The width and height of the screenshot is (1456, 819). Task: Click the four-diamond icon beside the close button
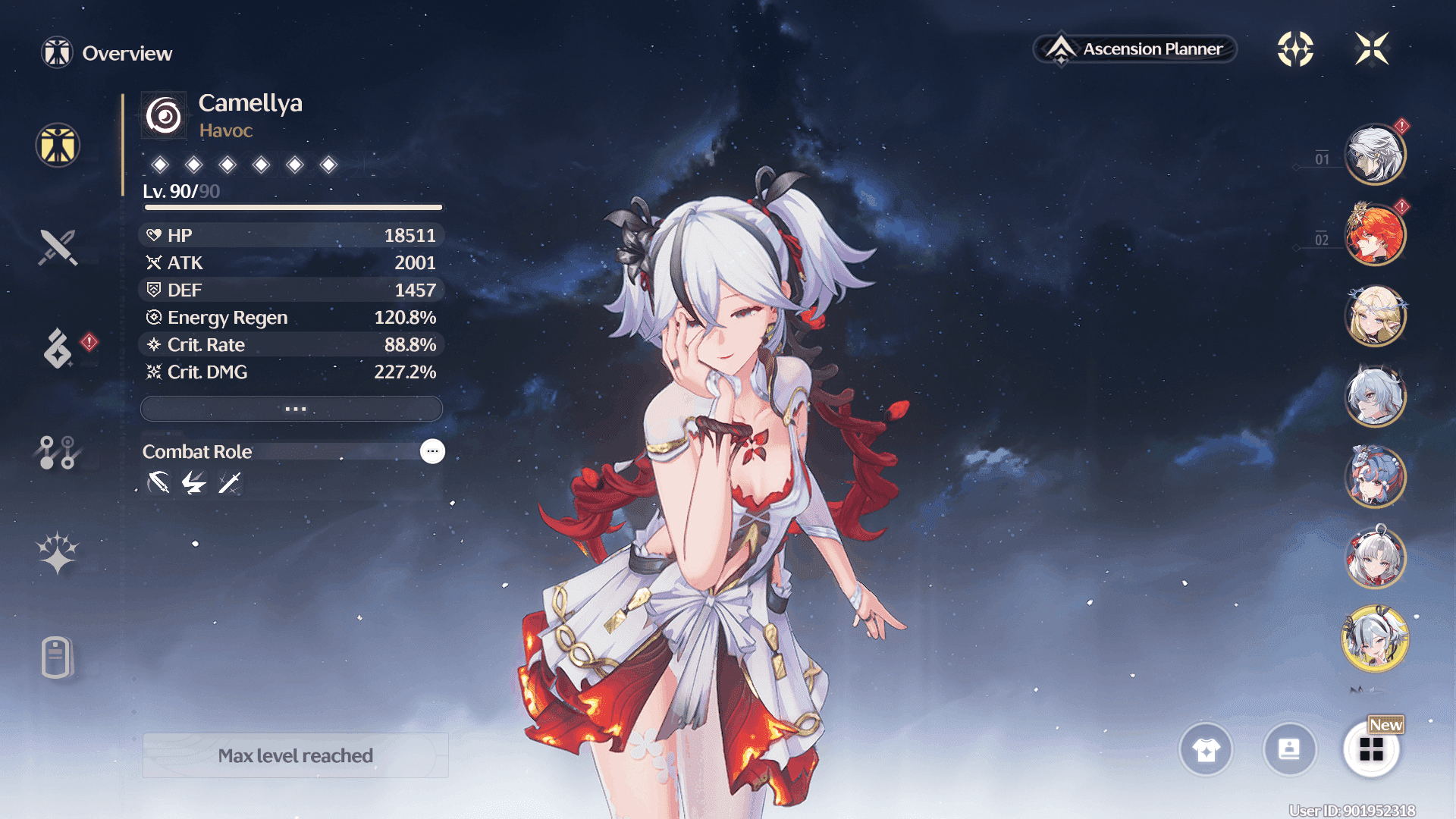[1295, 49]
